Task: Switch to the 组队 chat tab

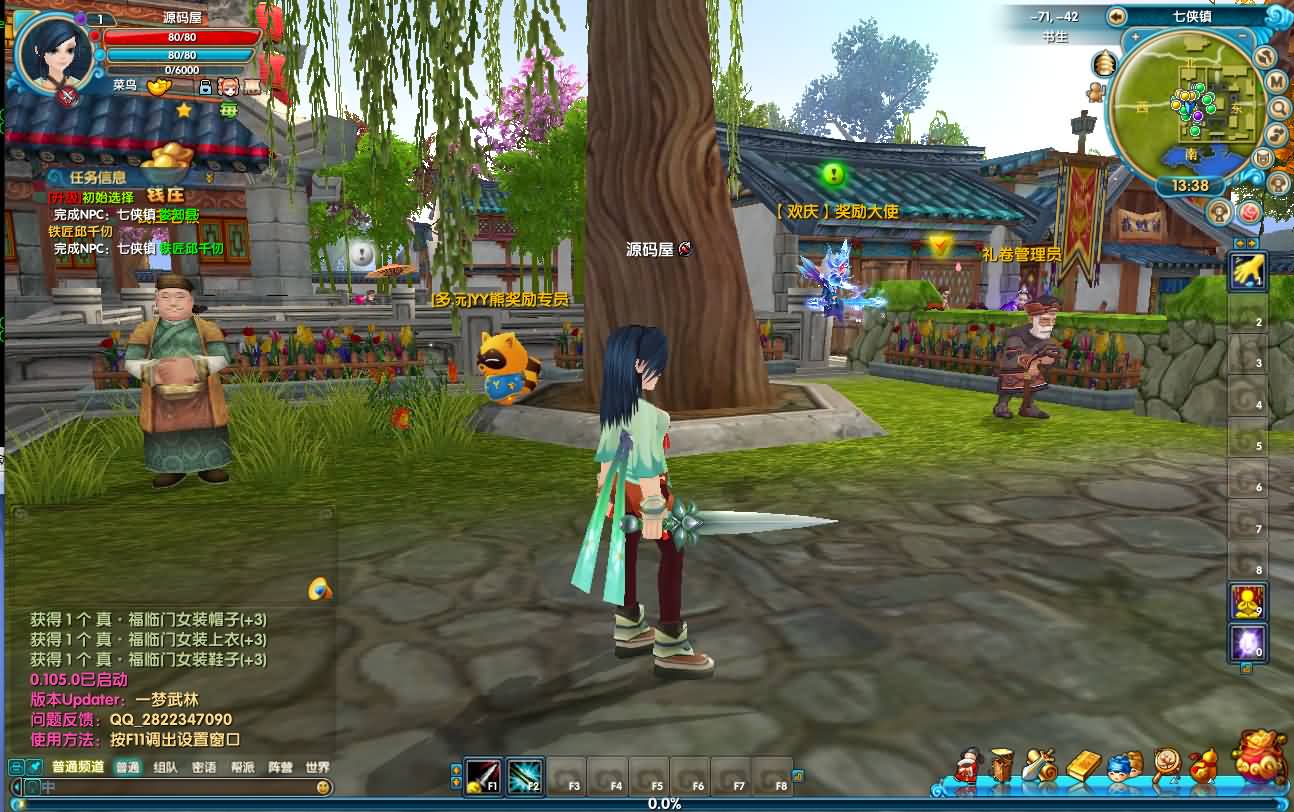Action: [x=166, y=768]
